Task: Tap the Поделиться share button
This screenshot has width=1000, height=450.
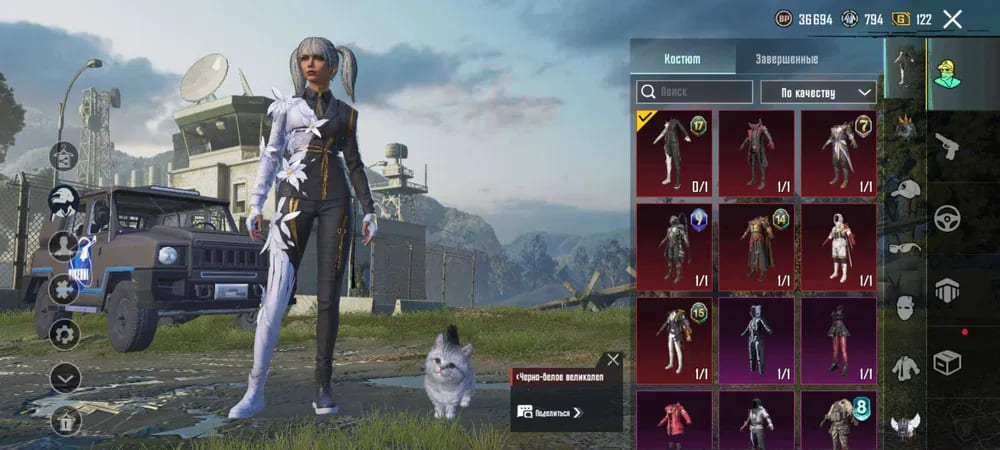Action: click(550, 411)
